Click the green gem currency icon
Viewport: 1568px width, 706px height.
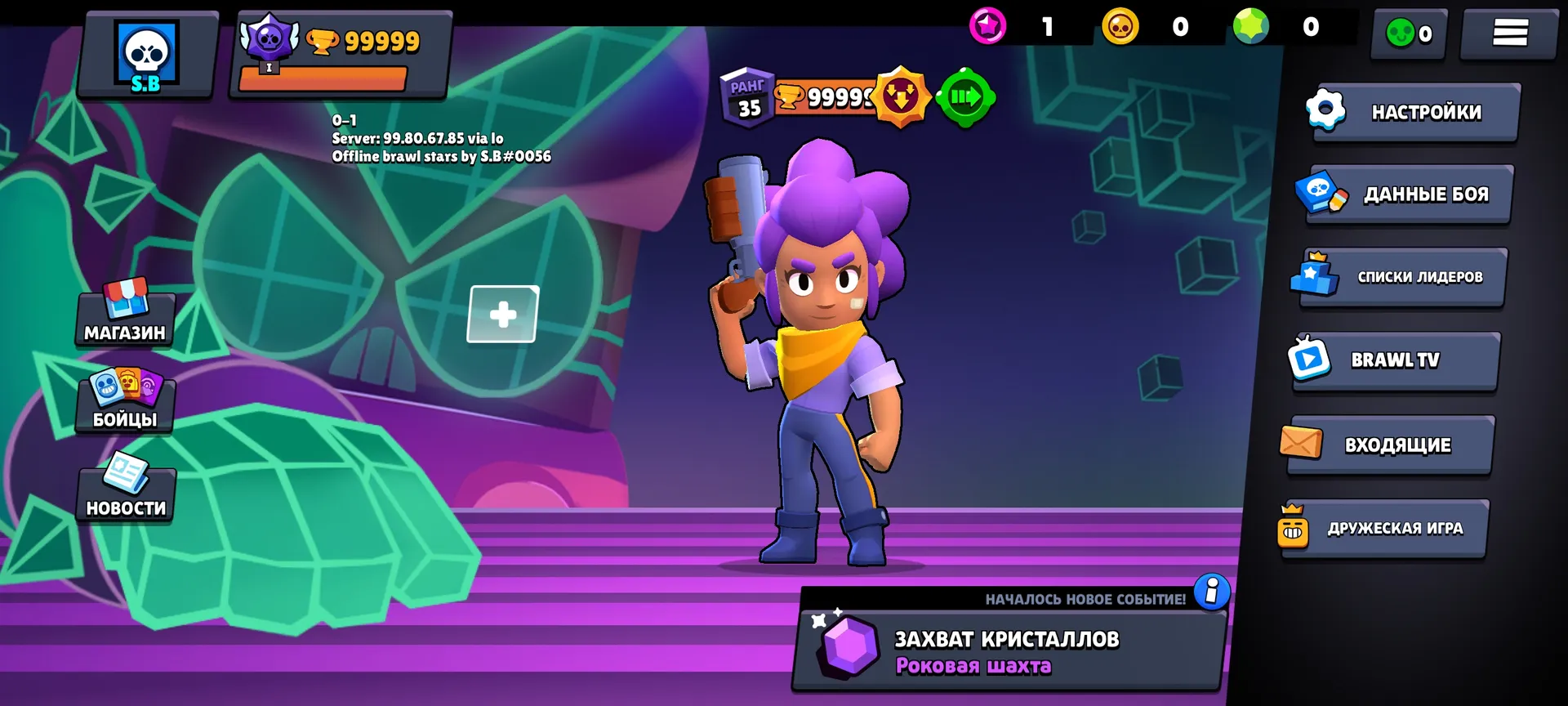click(x=1251, y=27)
